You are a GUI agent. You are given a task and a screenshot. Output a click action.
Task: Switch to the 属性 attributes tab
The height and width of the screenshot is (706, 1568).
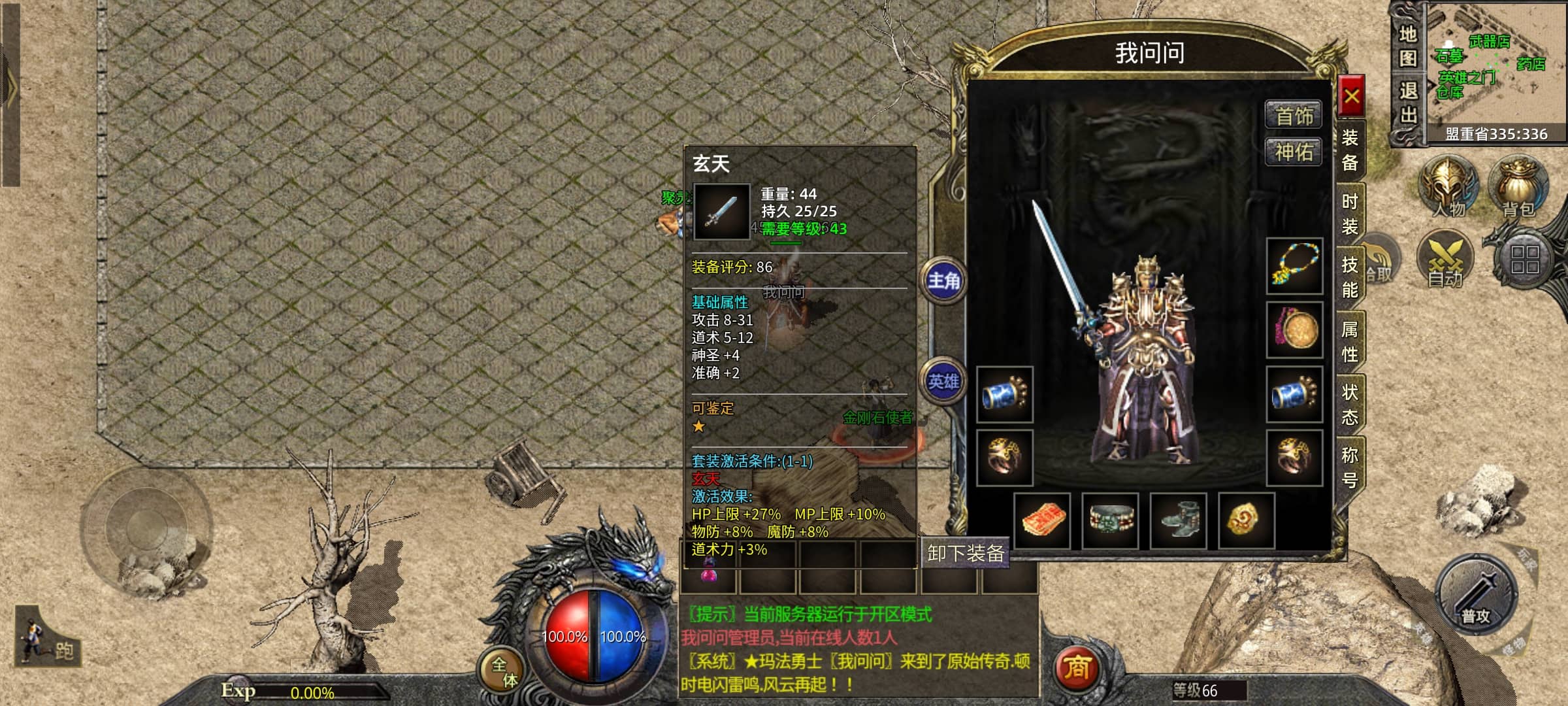point(1350,341)
